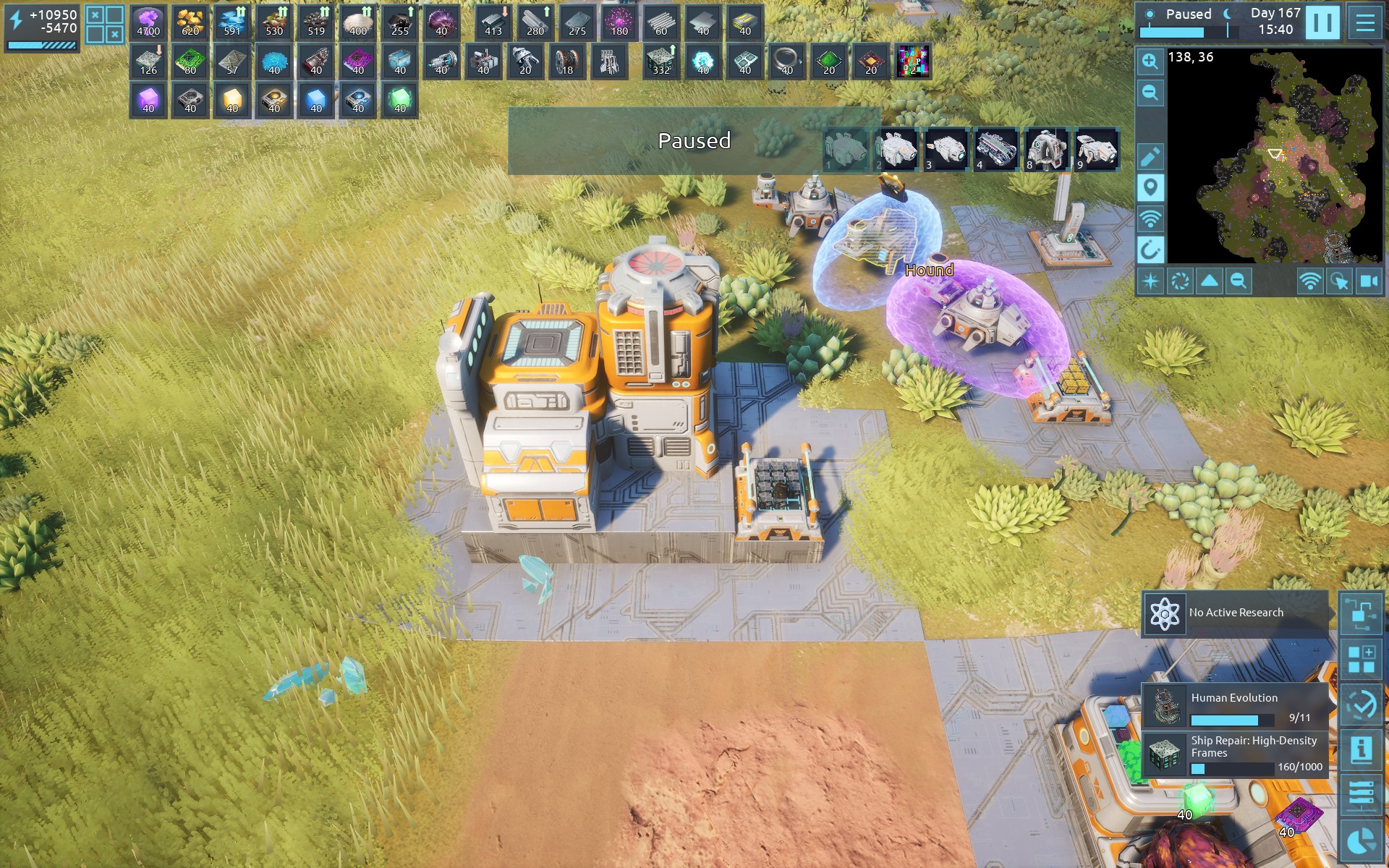Viewport: 1389px width, 868px height.
Task: Select Ship Repair: High-Density Frames objective
Action: (1236, 754)
